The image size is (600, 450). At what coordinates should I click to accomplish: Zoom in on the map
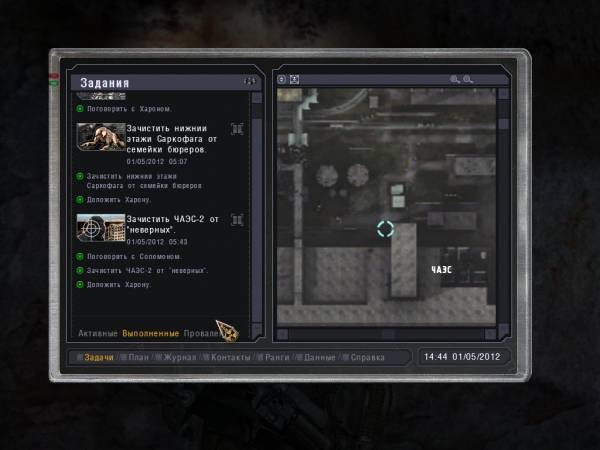pyautogui.click(x=455, y=79)
